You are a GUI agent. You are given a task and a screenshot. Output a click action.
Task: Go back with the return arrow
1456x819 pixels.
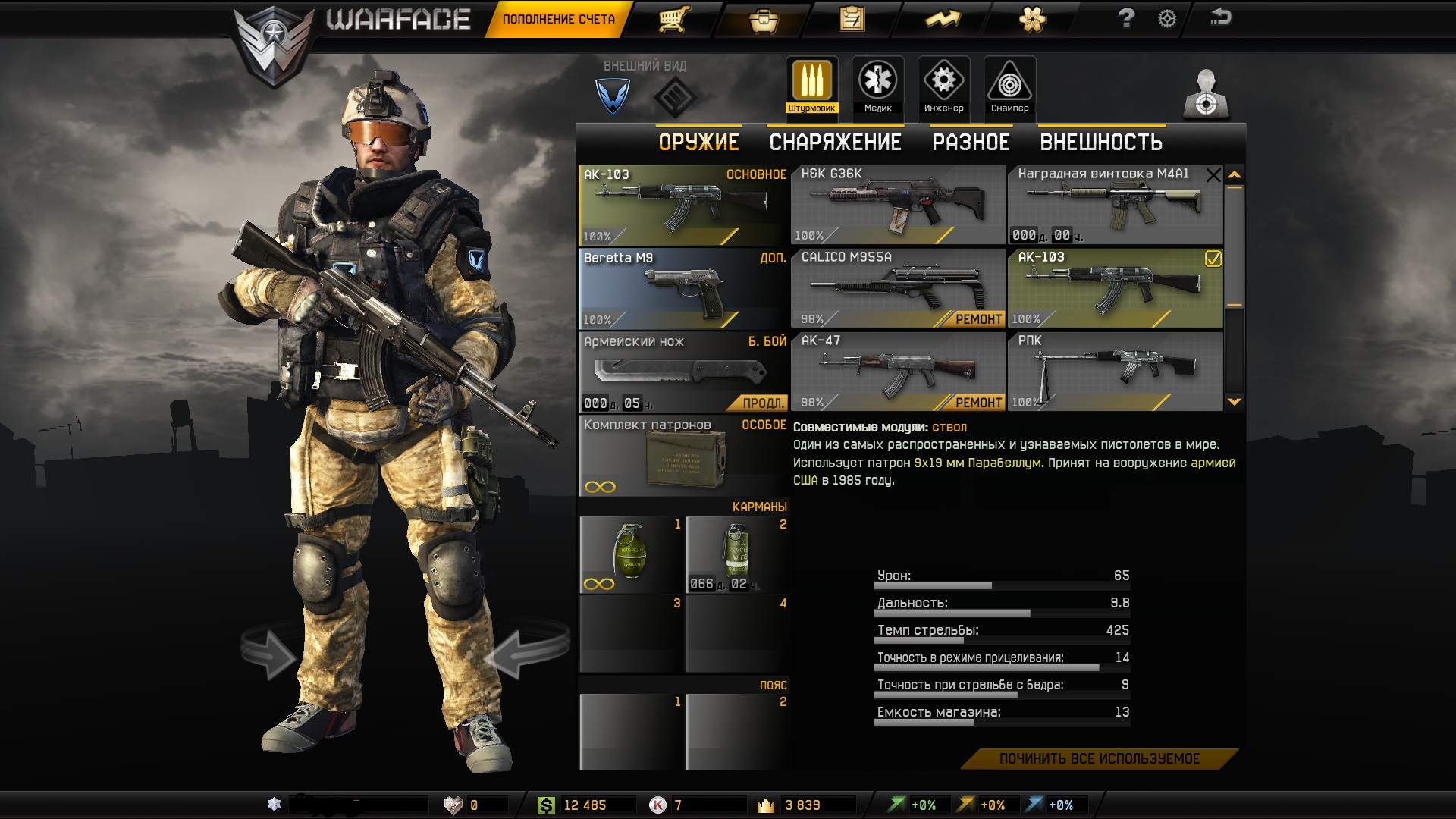click(x=1220, y=17)
